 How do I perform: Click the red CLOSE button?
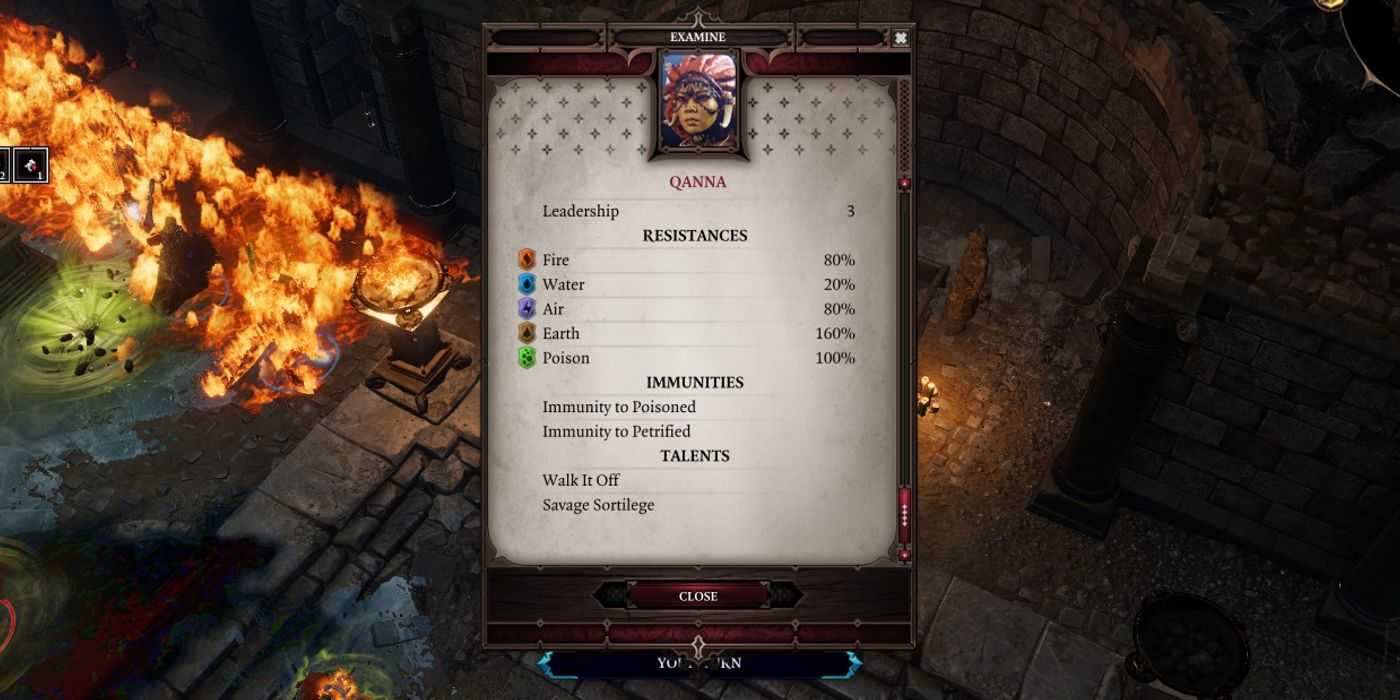(698, 596)
